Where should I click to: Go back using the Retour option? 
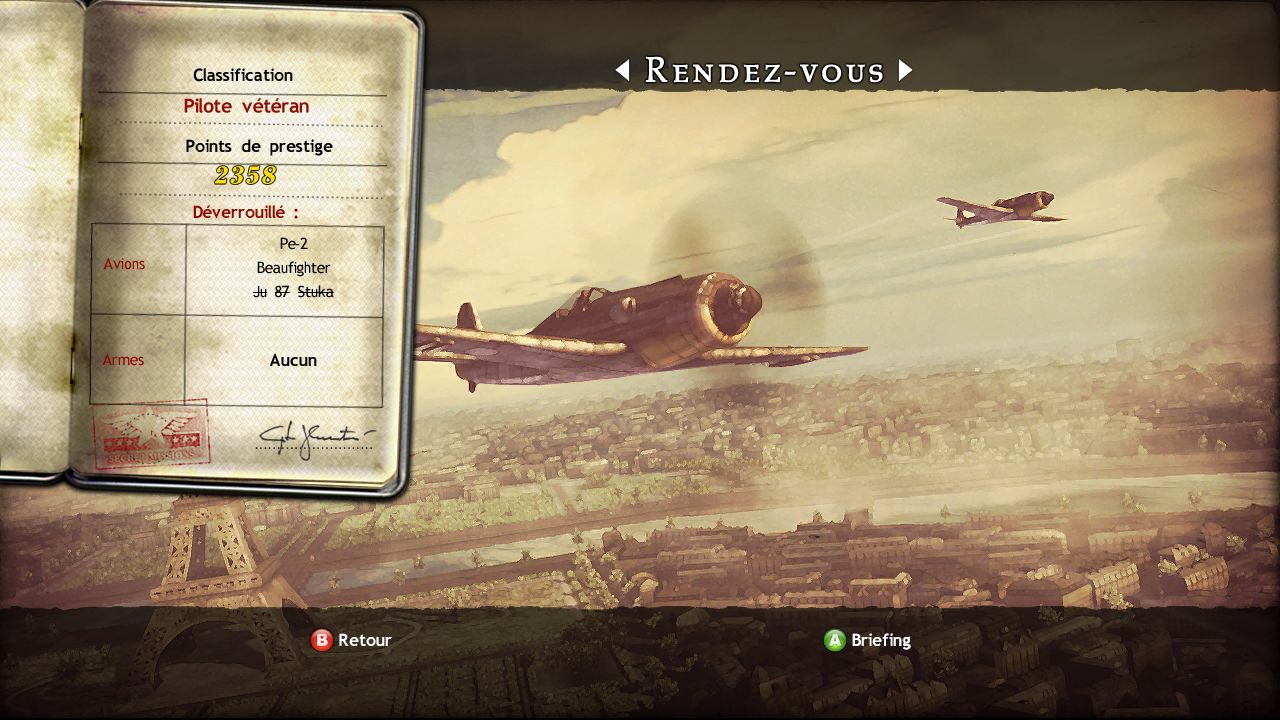(352, 640)
